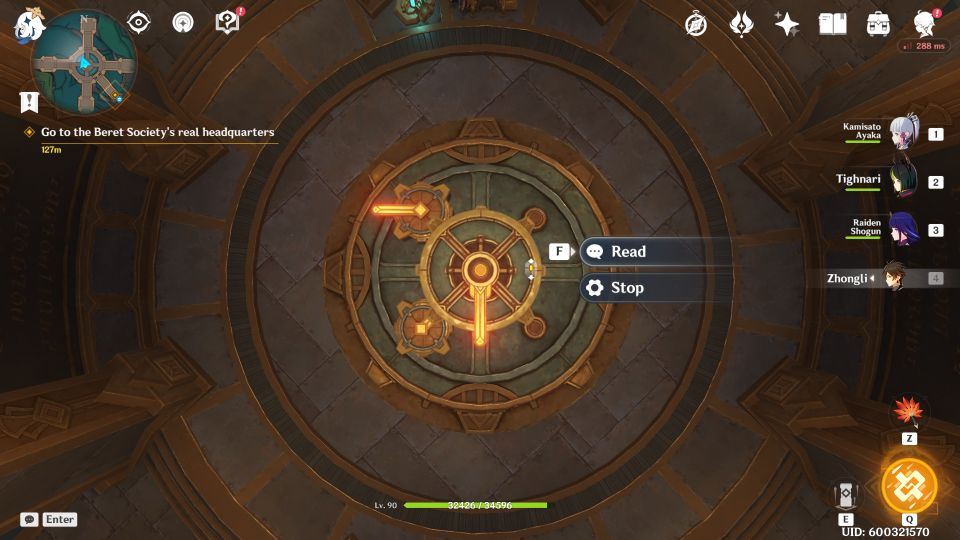Open the backpack inventory
This screenshot has height=540, width=960.
(878, 24)
